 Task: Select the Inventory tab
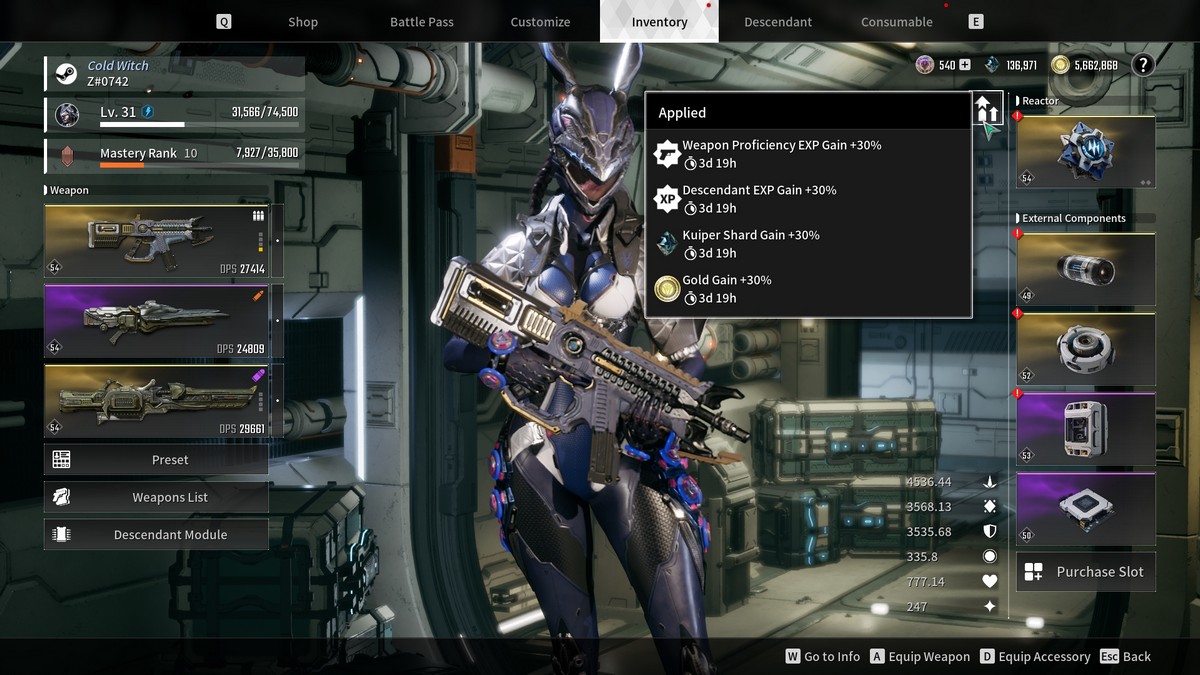pyautogui.click(x=659, y=22)
